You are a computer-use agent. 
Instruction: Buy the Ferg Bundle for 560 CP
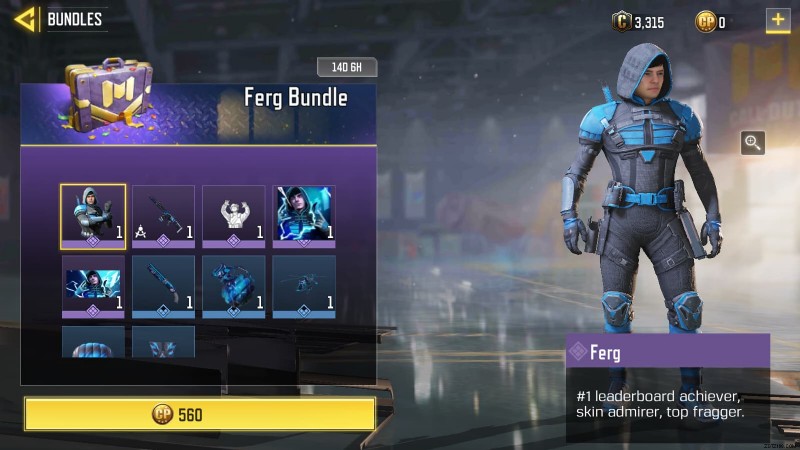click(x=200, y=414)
